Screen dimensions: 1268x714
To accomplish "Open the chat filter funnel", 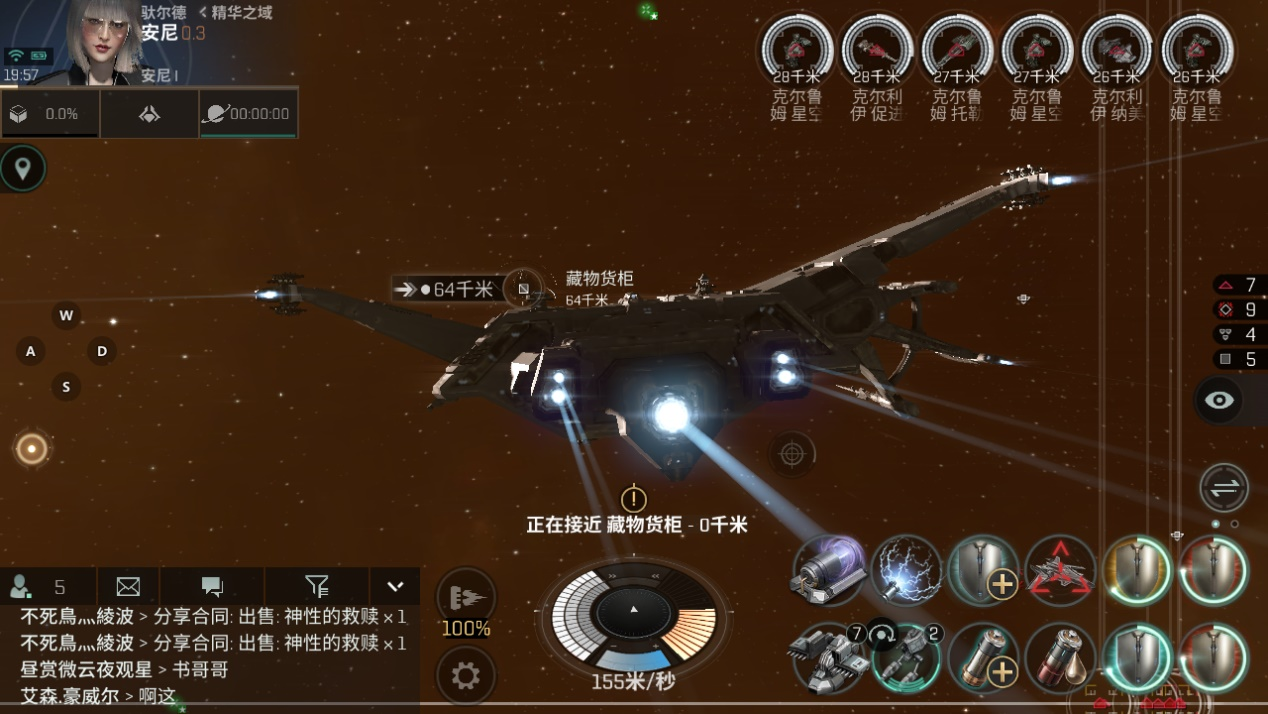I will coord(316,587).
